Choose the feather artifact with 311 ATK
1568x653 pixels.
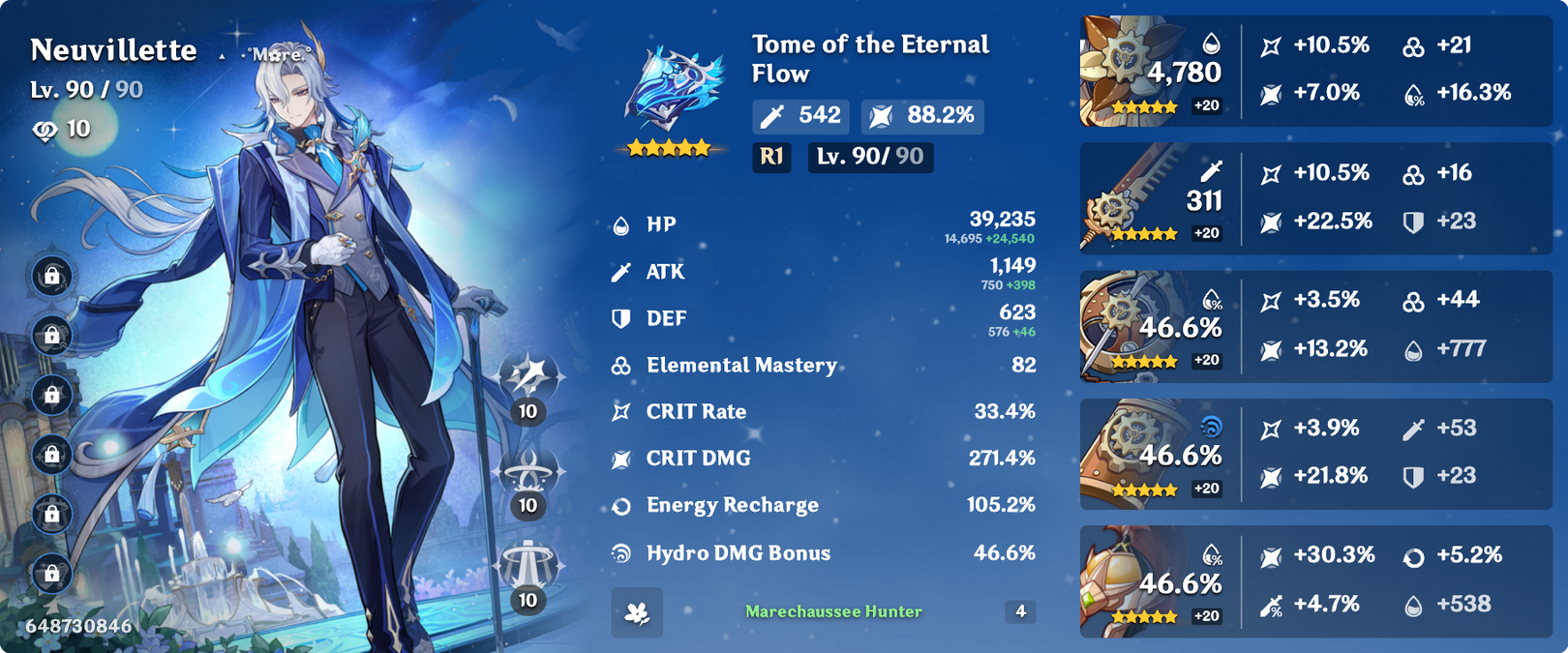point(1123,197)
